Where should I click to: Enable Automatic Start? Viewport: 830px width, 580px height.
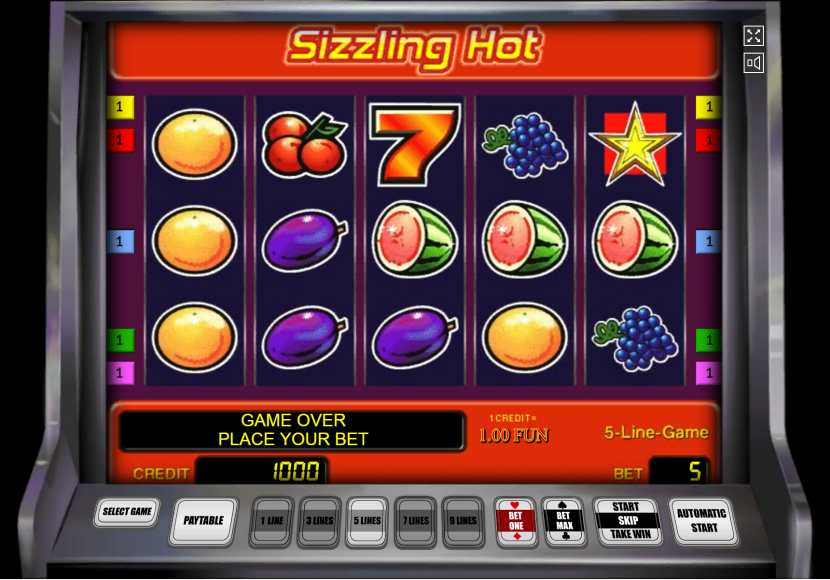click(703, 520)
